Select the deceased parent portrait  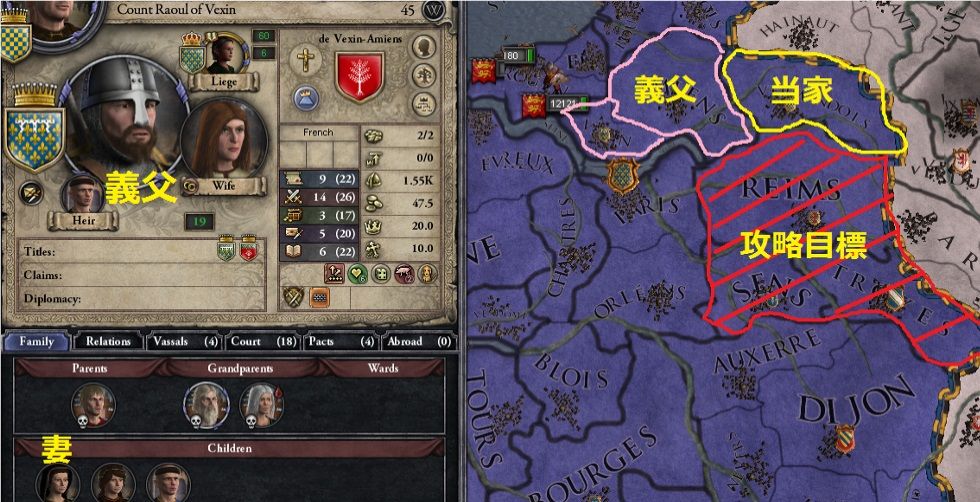[93, 402]
